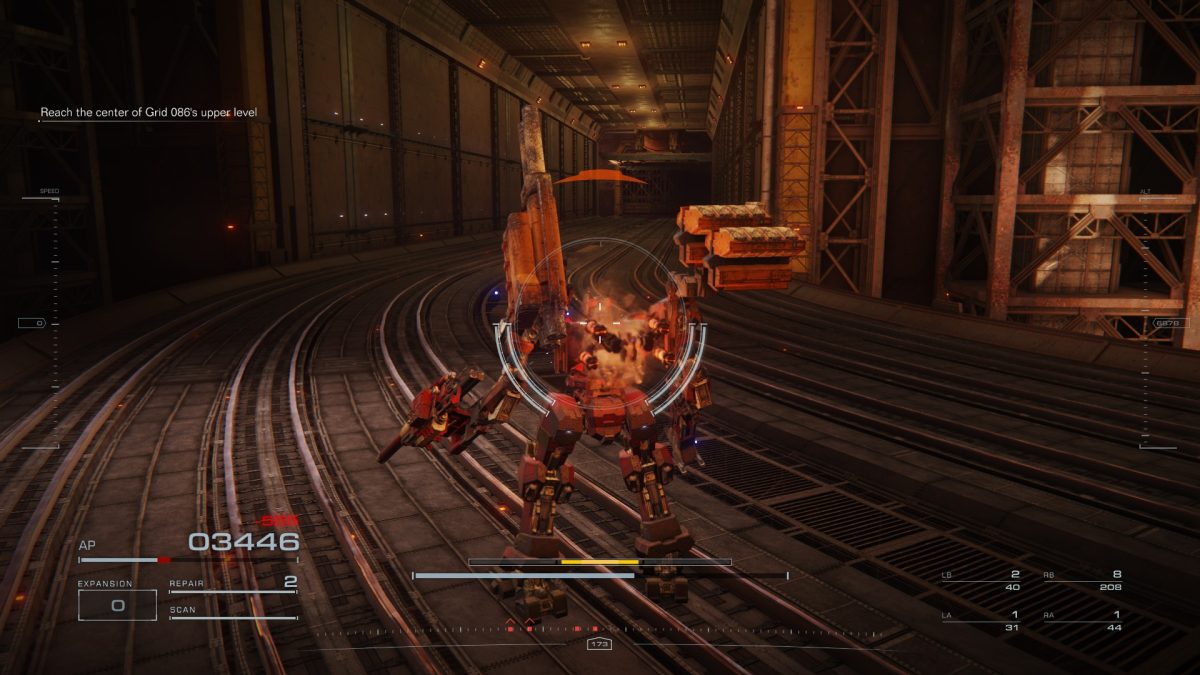Choose the RA arm weapon slot
This screenshot has height=675, width=1200.
pos(1082,621)
